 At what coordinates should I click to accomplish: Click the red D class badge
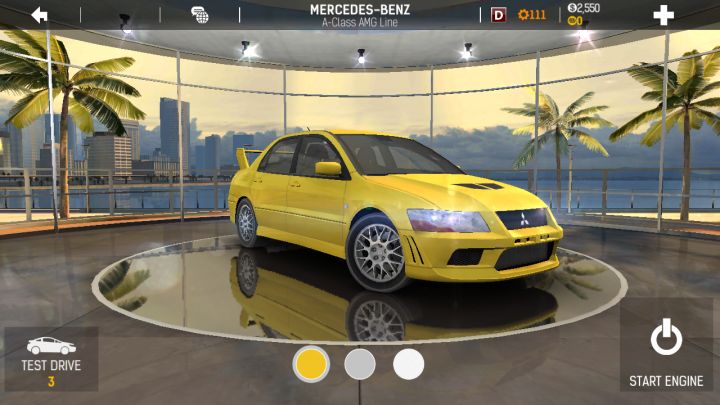[499, 15]
